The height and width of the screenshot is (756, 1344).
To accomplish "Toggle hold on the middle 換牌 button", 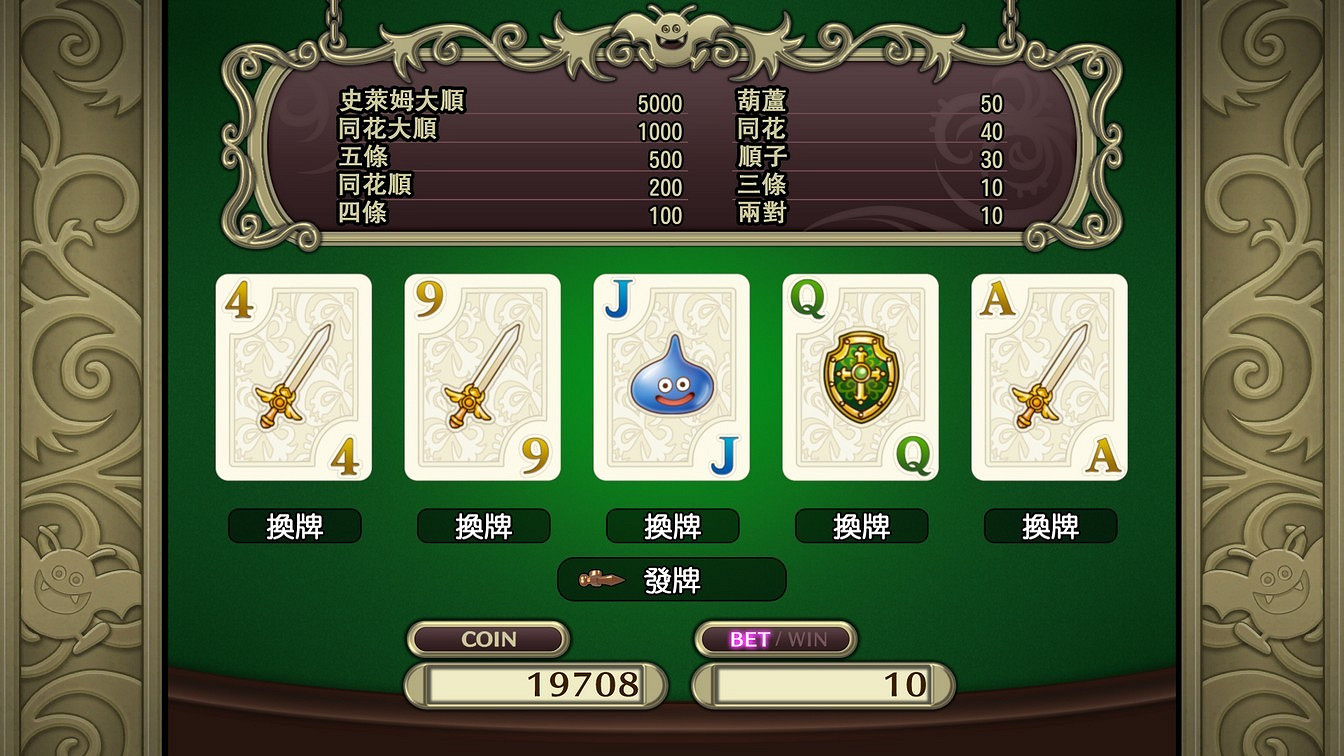I will (670, 526).
